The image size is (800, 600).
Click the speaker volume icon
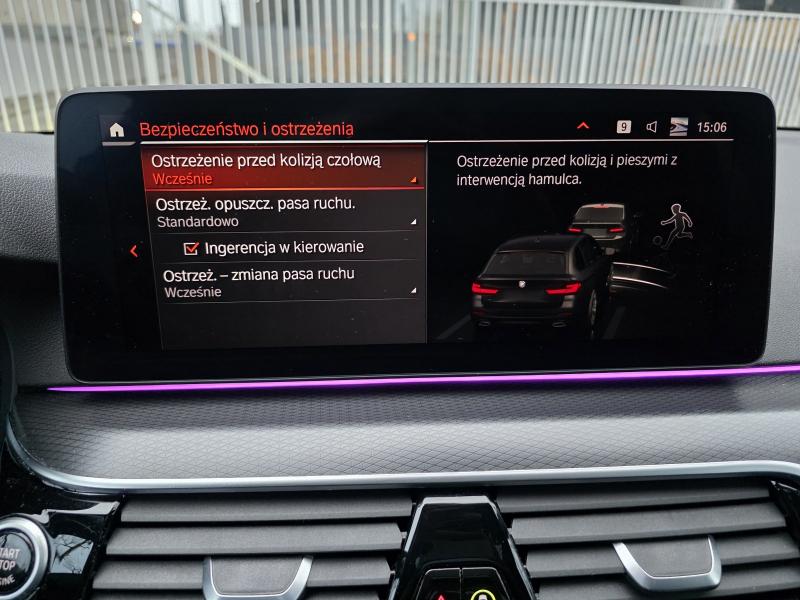click(x=651, y=127)
